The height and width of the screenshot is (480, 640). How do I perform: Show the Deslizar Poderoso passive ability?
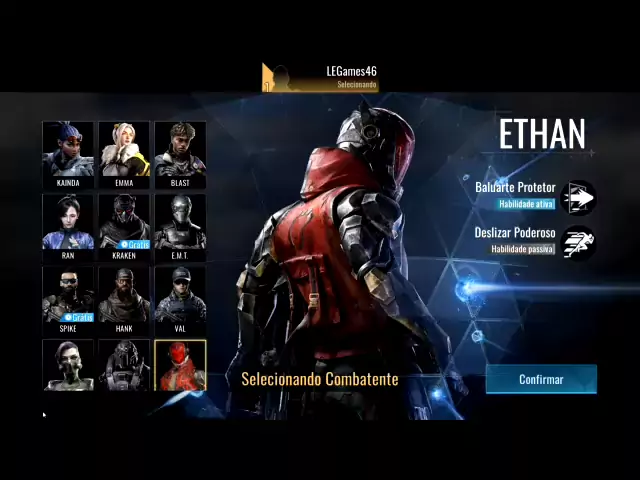click(x=579, y=242)
